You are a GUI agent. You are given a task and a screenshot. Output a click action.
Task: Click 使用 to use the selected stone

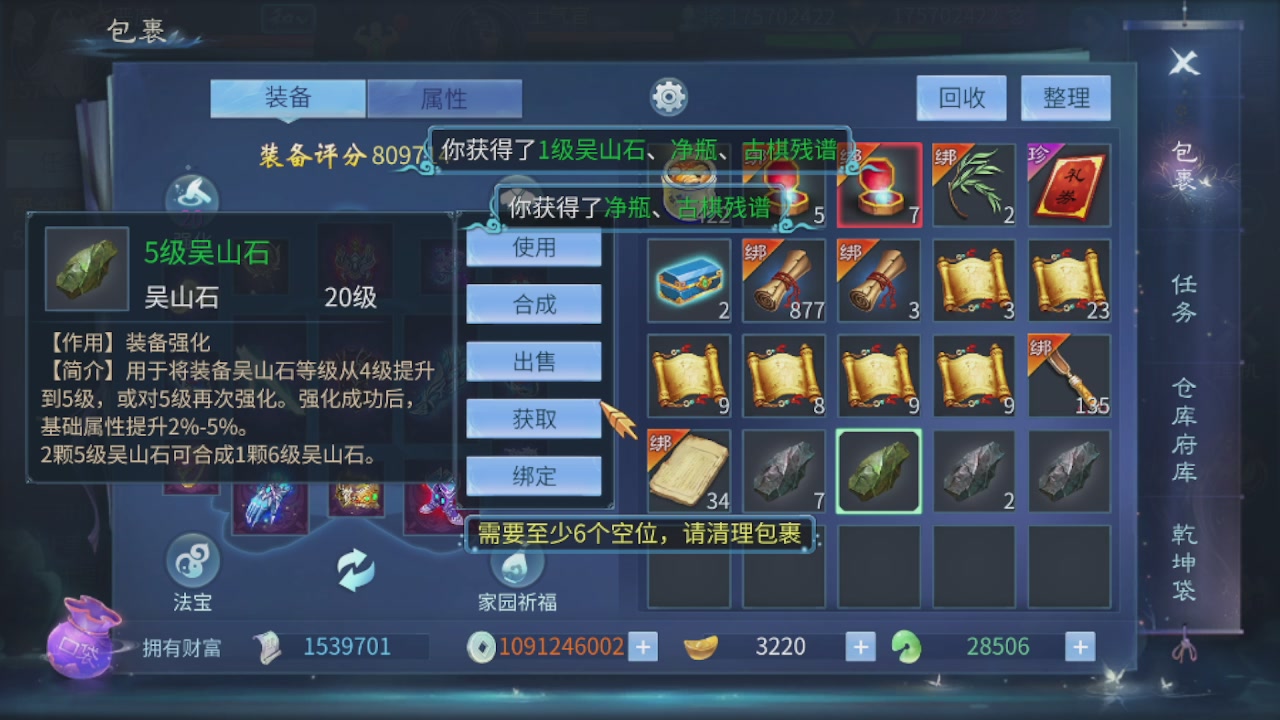[533, 247]
